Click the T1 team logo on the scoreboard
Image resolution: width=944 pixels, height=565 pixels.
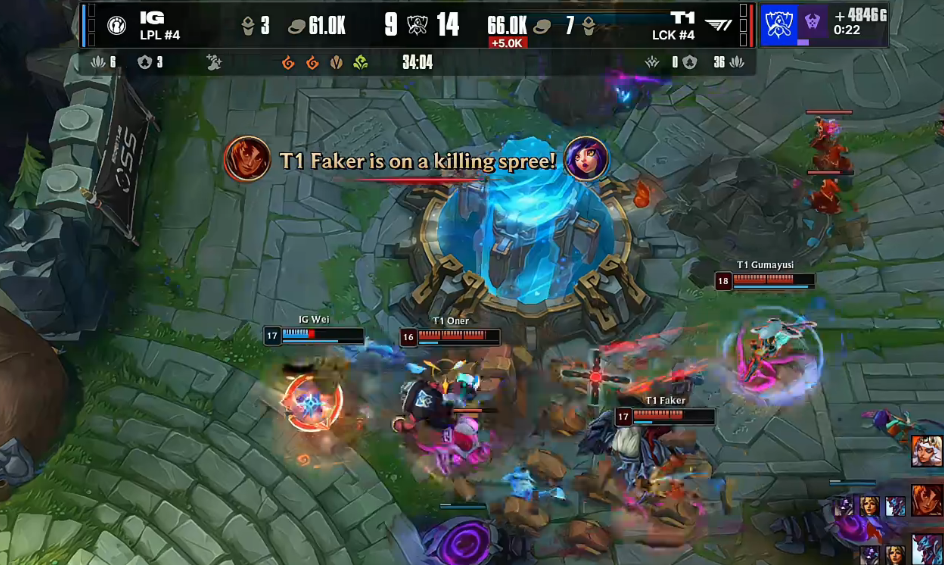click(718, 24)
